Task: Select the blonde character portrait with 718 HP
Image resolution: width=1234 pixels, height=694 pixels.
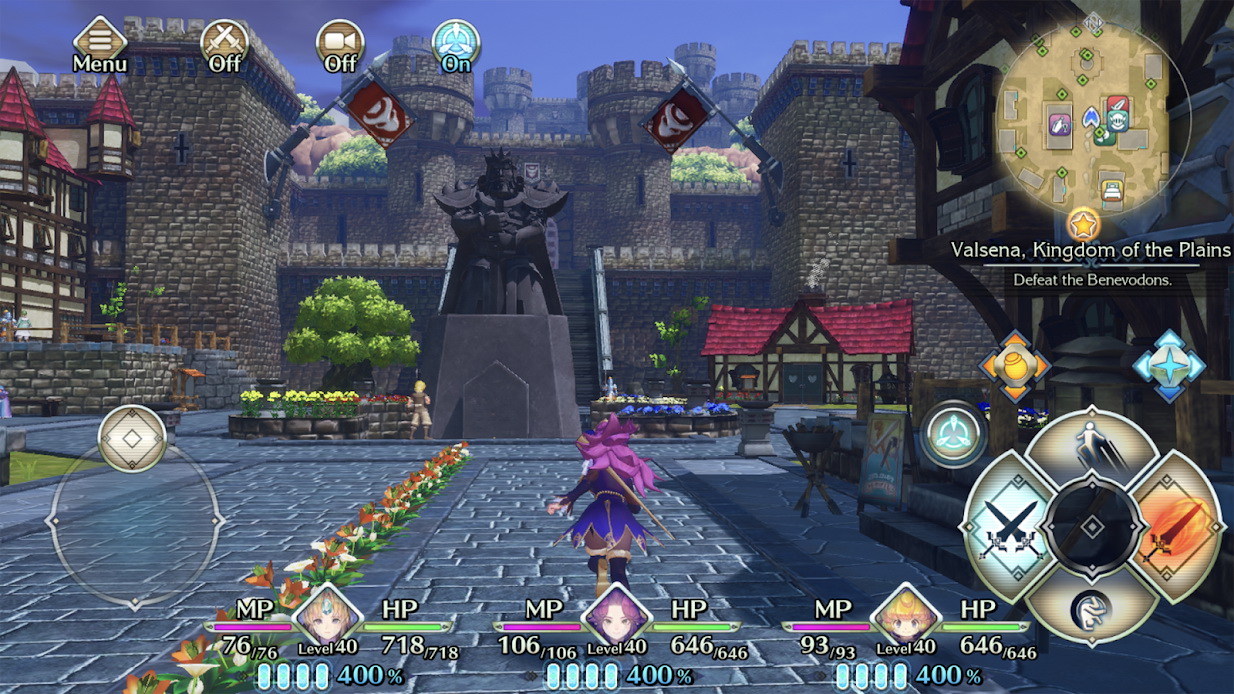Action: coord(326,616)
